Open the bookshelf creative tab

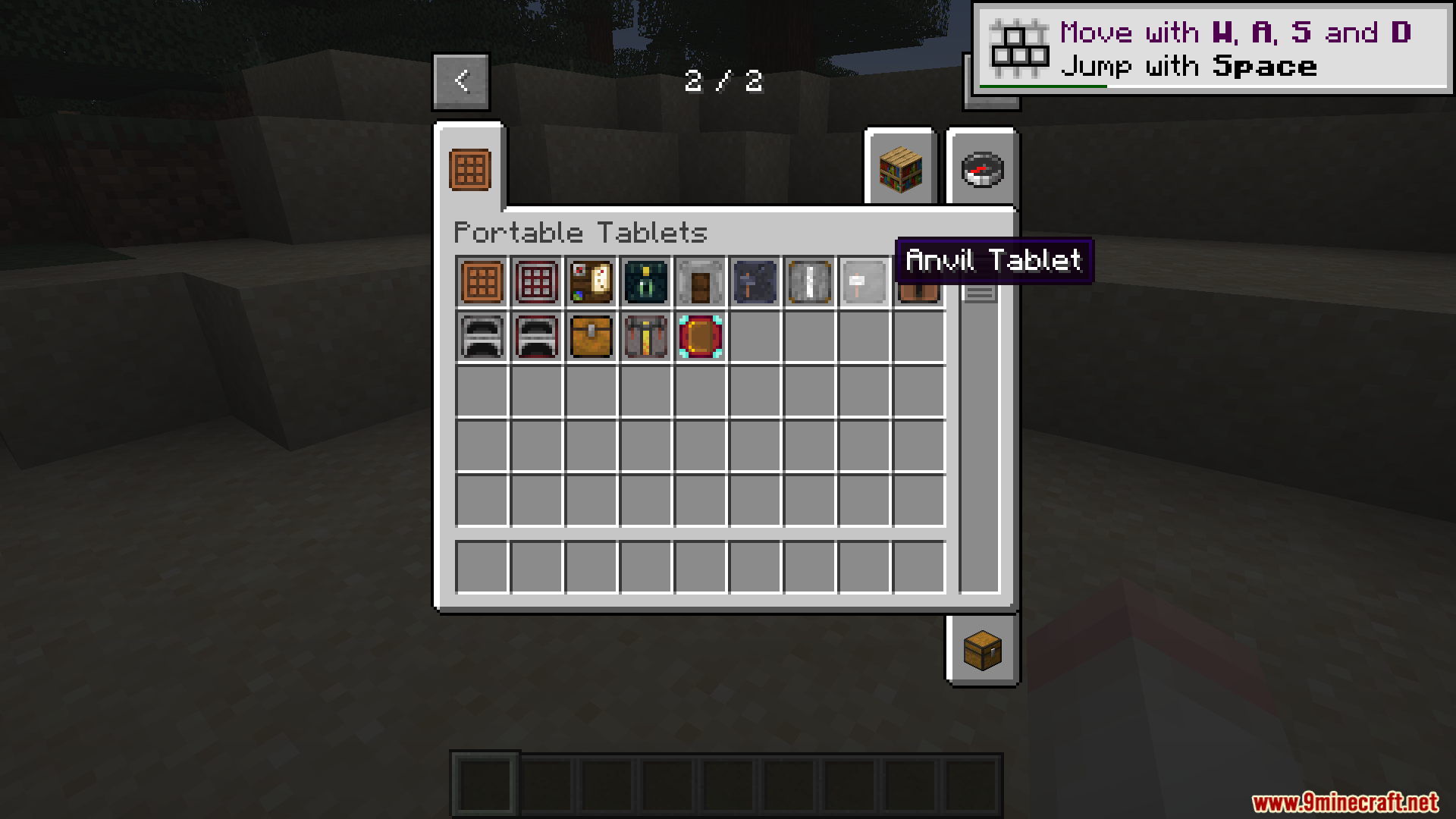point(899,168)
